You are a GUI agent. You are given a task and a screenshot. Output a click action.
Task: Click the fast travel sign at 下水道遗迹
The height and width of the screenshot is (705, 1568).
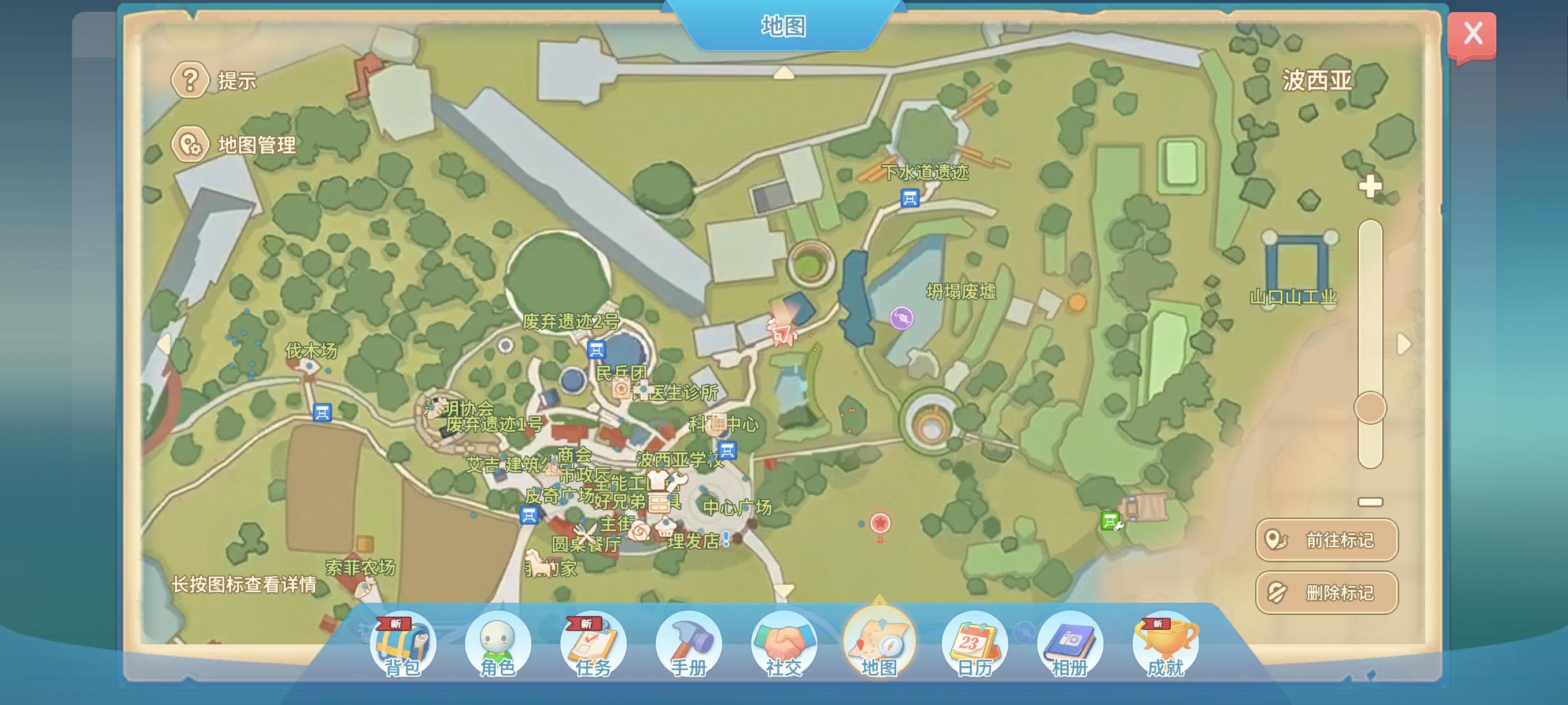point(909,199)
